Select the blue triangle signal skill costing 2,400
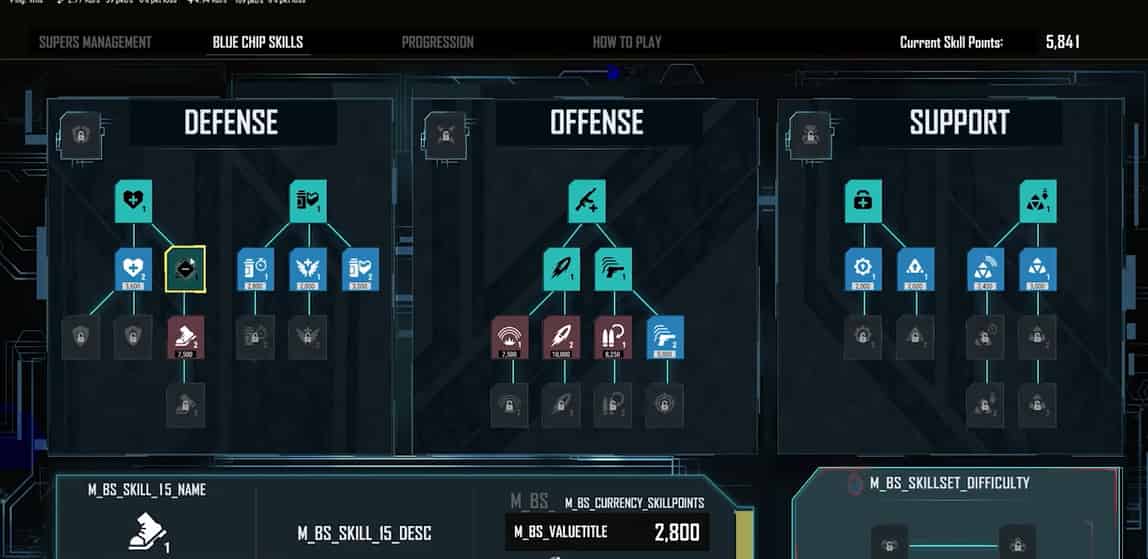 986,268
